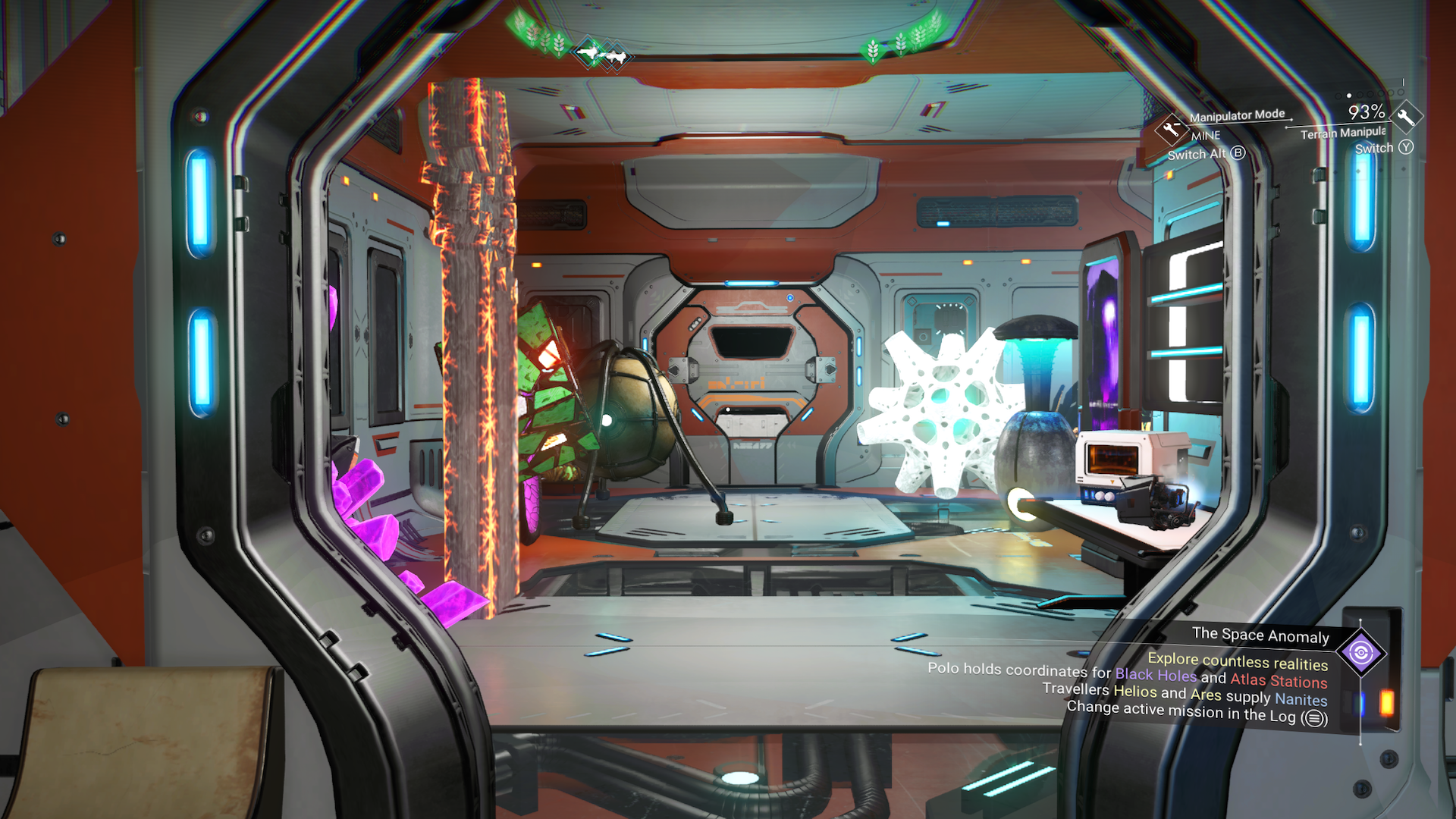Select the Nanites mission text
1456x819 pixels.
[1302, 700]
